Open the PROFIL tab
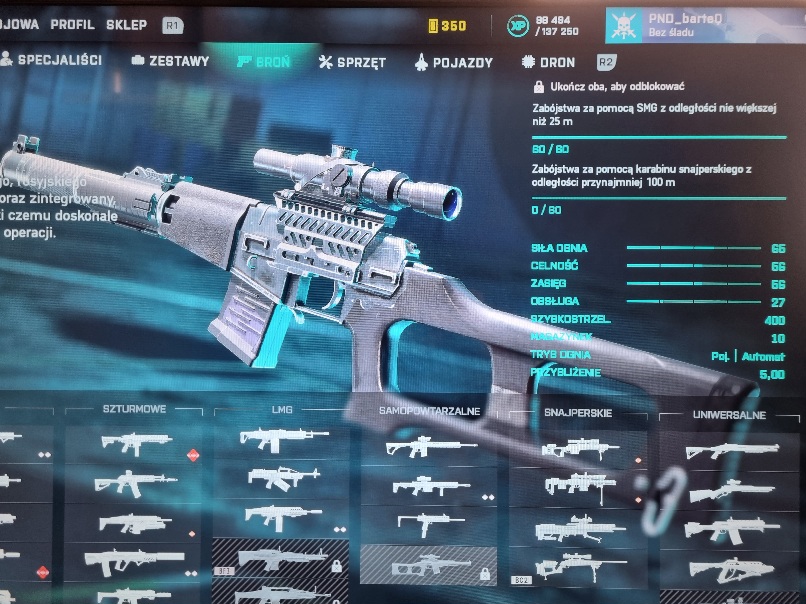806x604 pixels. point(72,25)
